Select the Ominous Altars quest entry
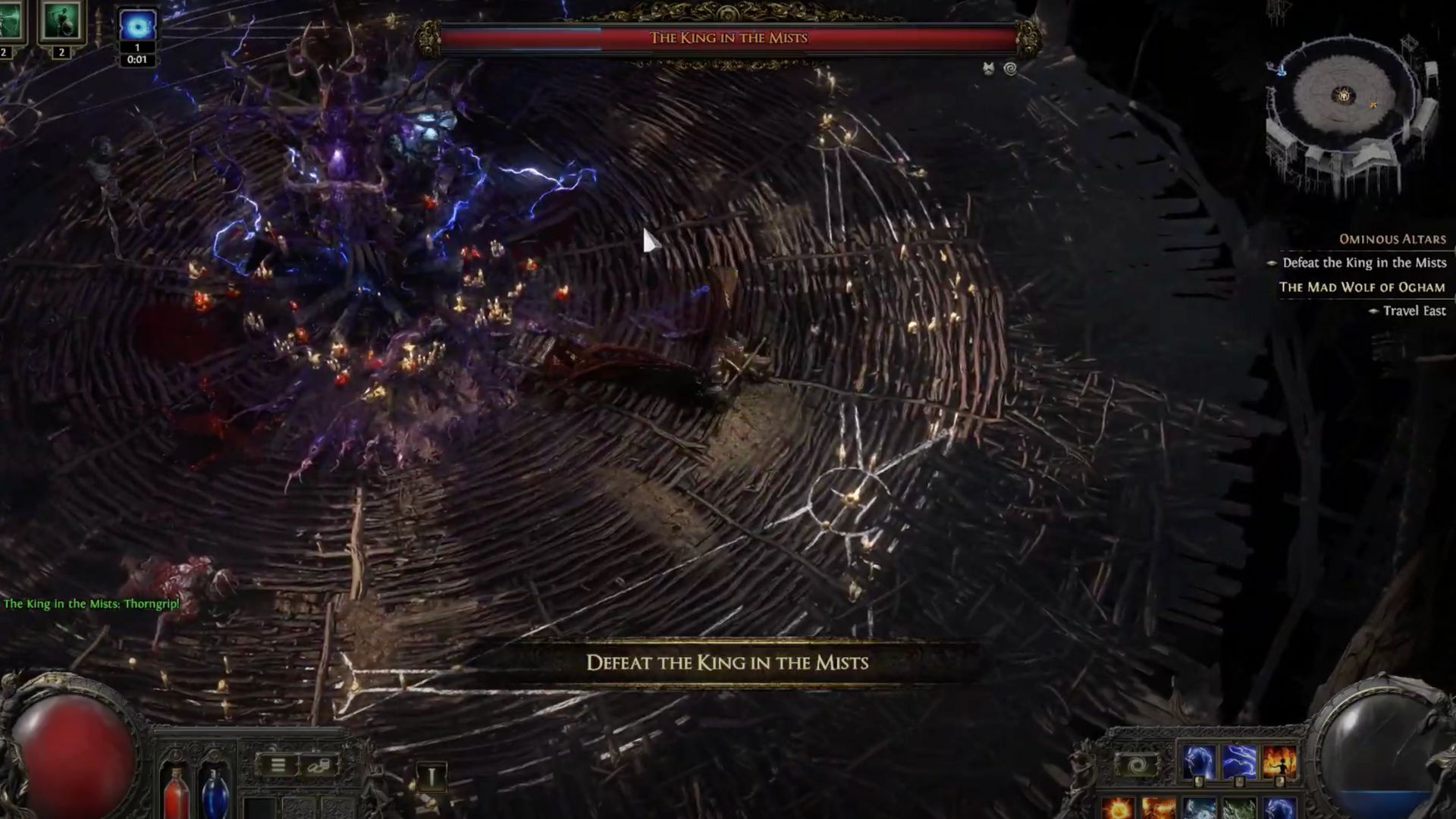Image resolution: width=1456 pixels, height=819 pixels. pos(1392,239)
